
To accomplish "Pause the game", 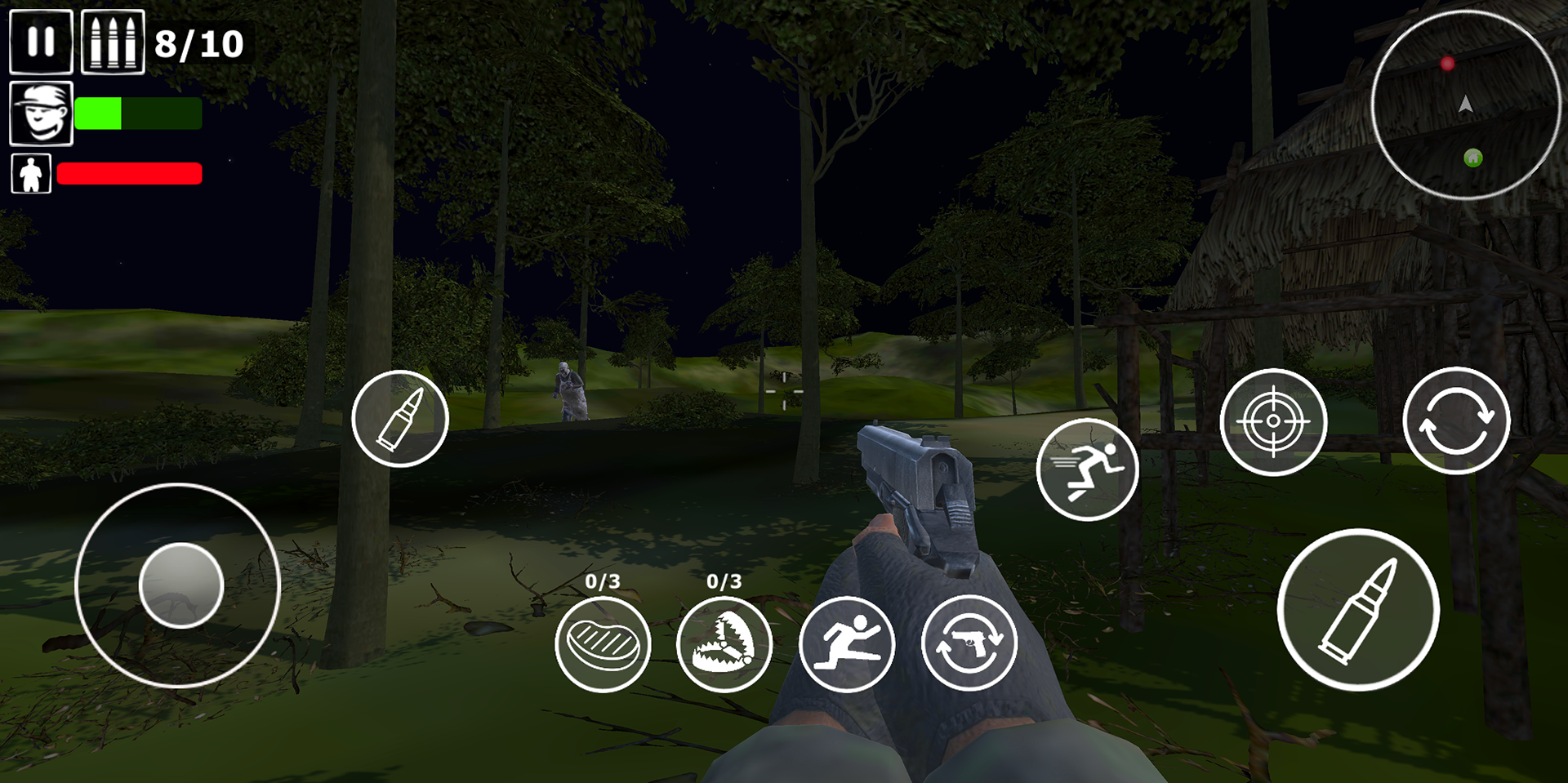I will 41,41.
